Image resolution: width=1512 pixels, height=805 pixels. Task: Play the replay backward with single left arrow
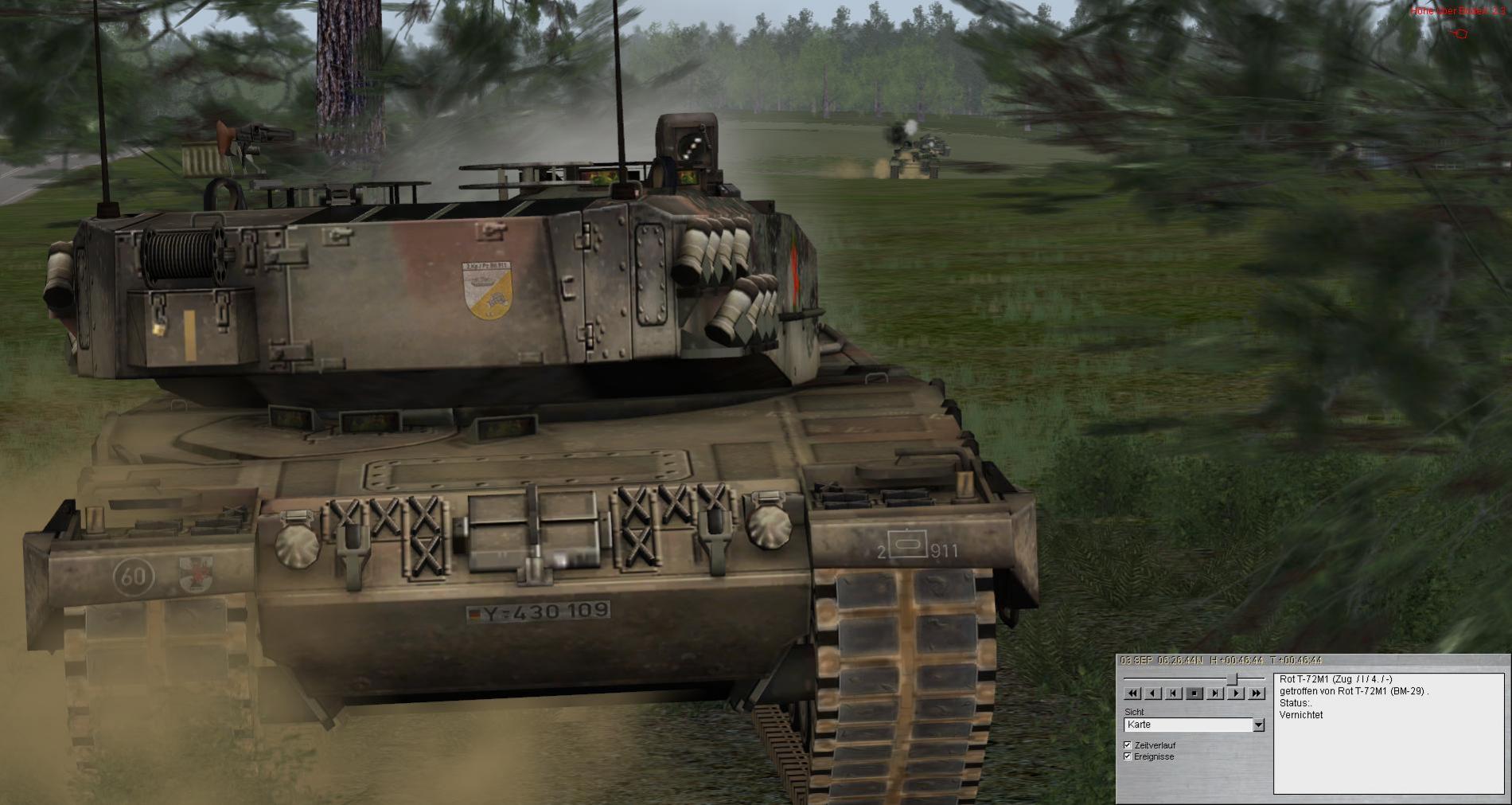tap(1153, 694)
